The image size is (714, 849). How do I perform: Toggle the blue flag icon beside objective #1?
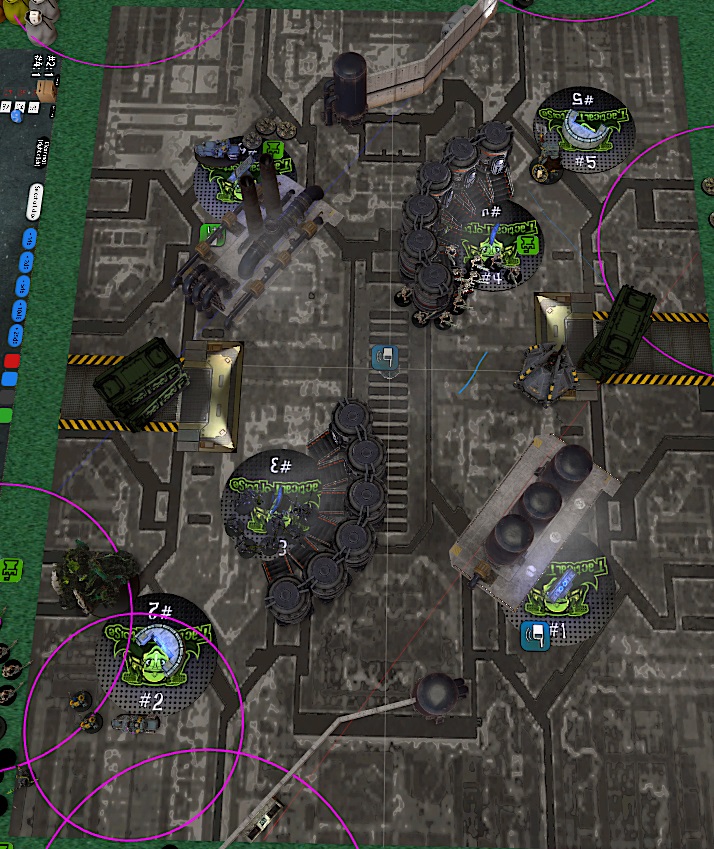pyautogui.click(x=535, y=635)
